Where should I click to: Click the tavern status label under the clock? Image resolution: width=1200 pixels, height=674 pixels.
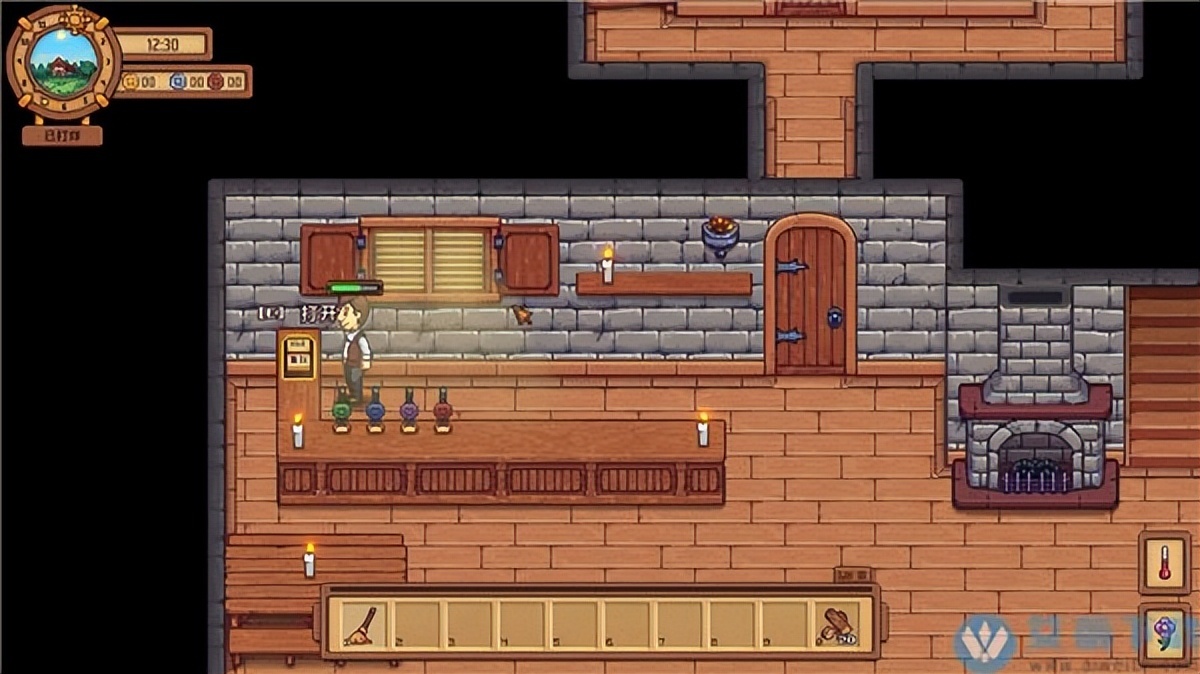pos(62,135)
